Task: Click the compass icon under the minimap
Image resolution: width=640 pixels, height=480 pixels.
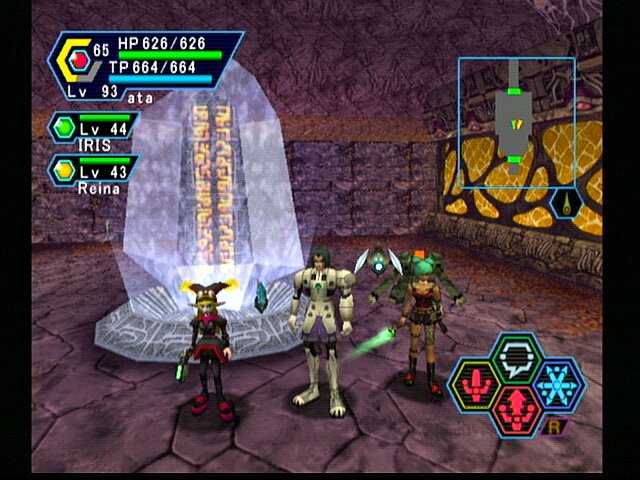Action: (566, 206)
